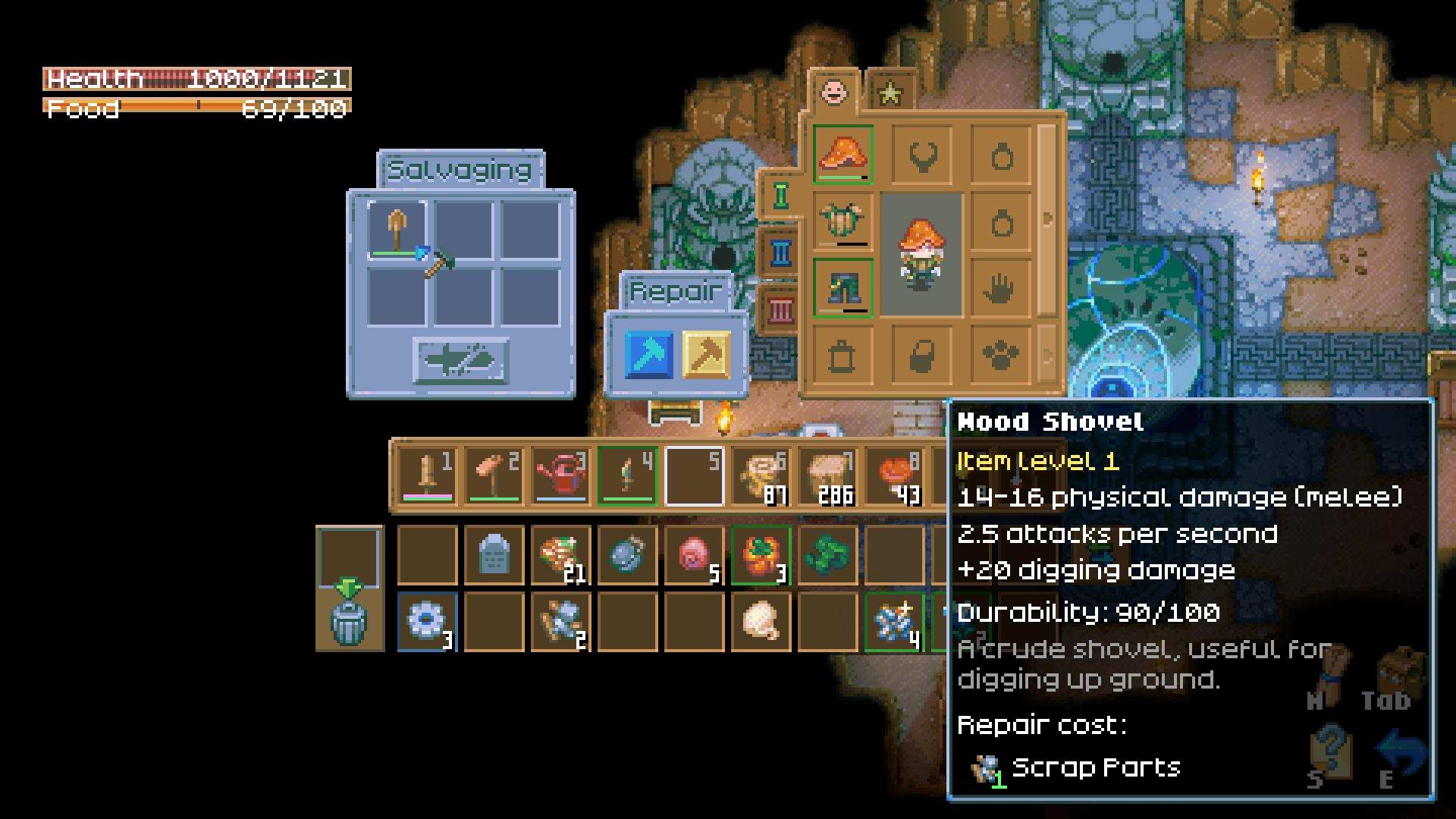Select the red watering can hotbar slot
Screen dimensions: 1456x819
[561, 476]
